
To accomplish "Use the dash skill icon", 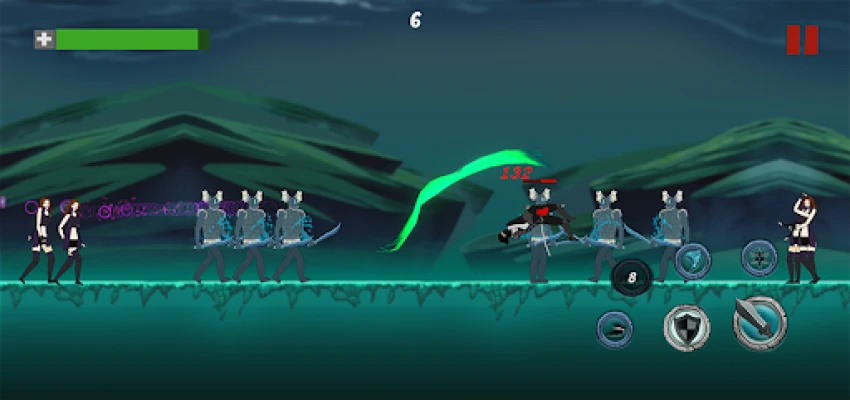I will click(x=615, y=329).
